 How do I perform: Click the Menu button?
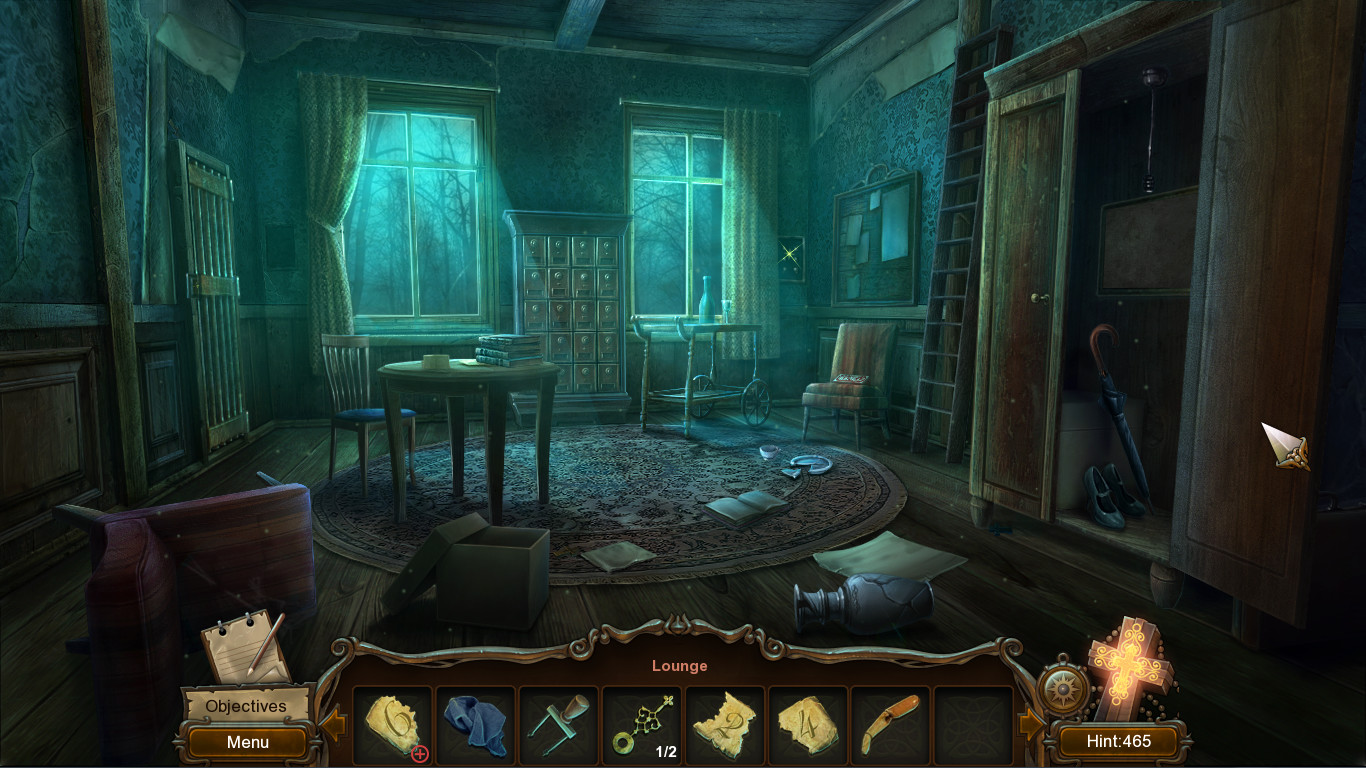point(245,743)
